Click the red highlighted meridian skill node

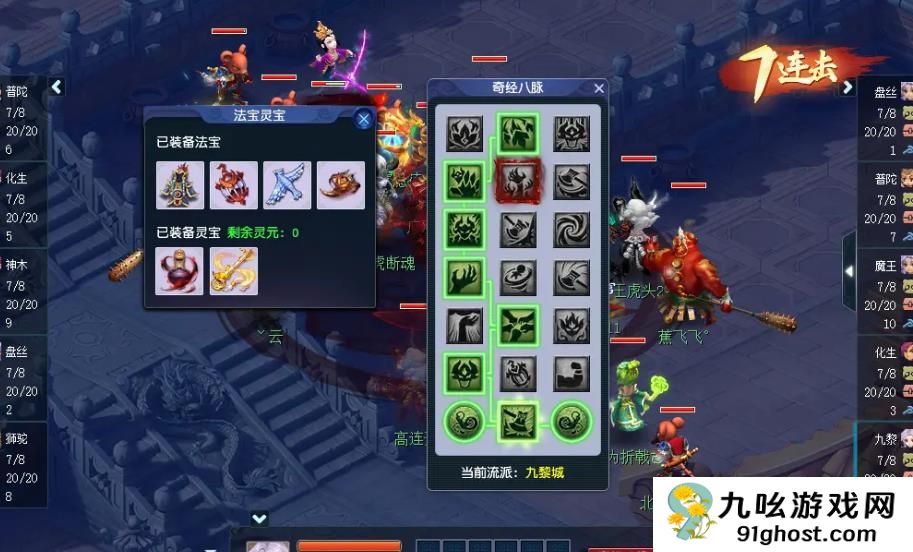[519, 181]
